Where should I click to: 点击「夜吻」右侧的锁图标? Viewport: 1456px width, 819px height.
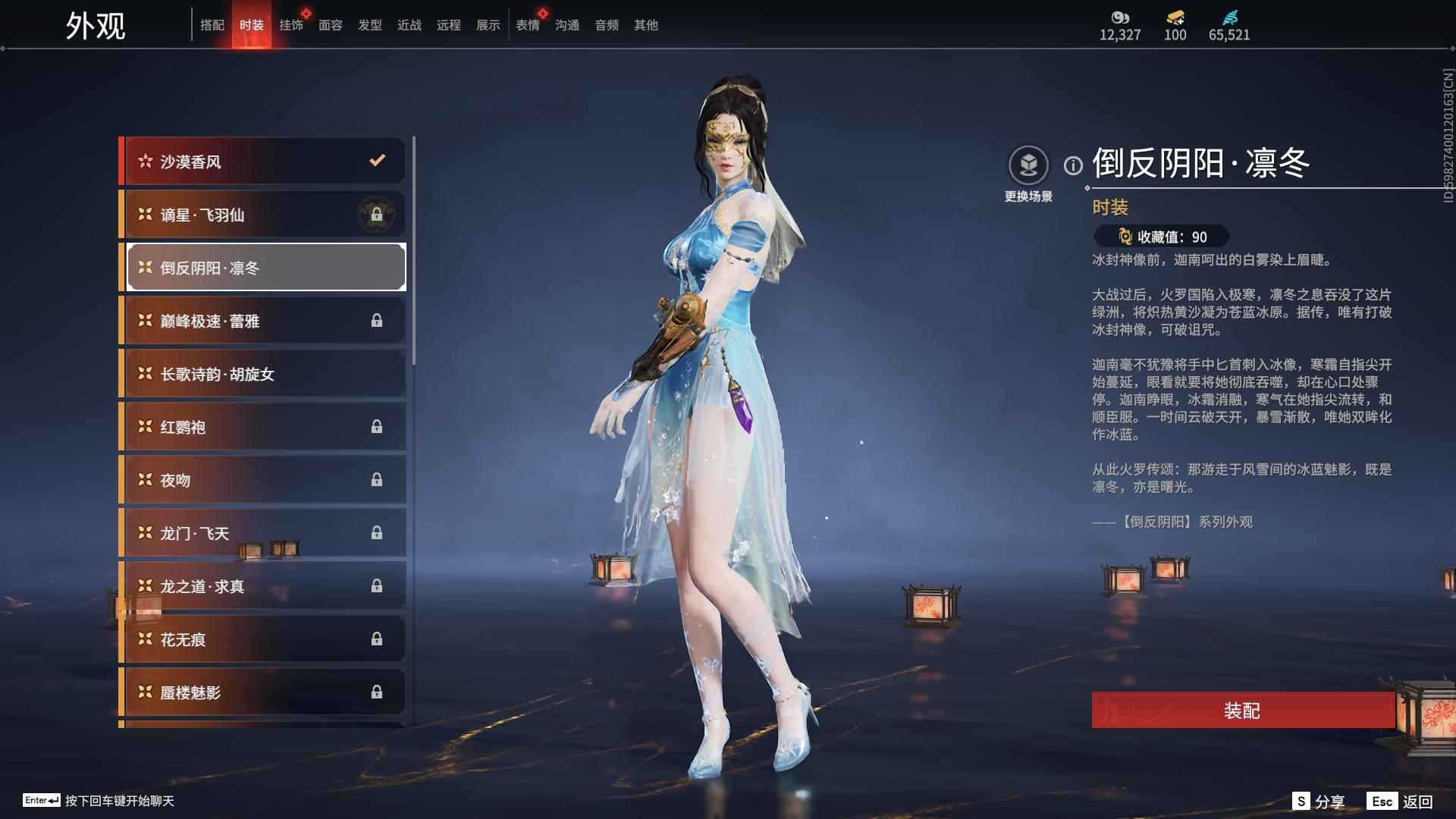376,479
